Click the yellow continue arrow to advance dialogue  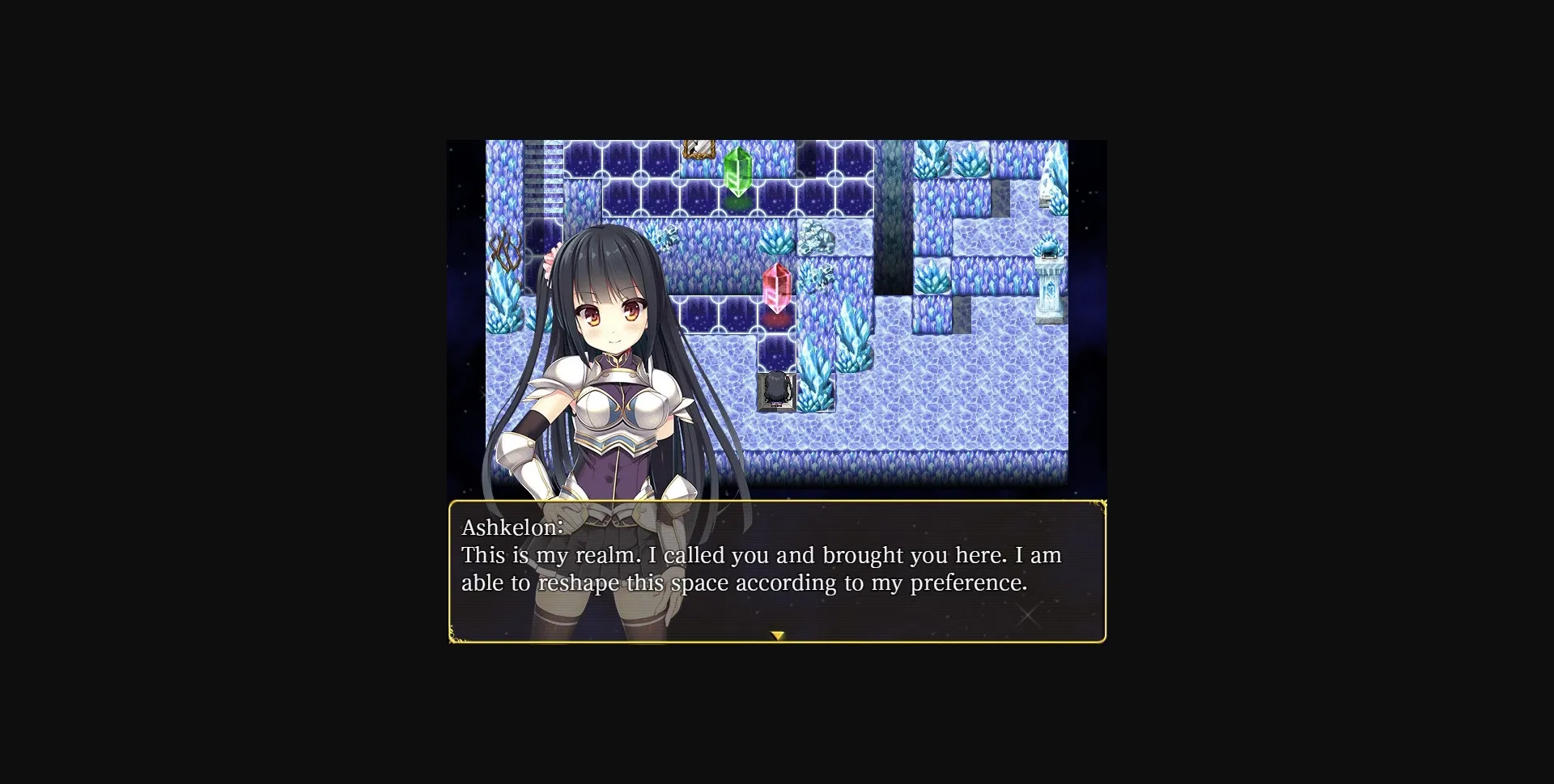coord(778,636)
